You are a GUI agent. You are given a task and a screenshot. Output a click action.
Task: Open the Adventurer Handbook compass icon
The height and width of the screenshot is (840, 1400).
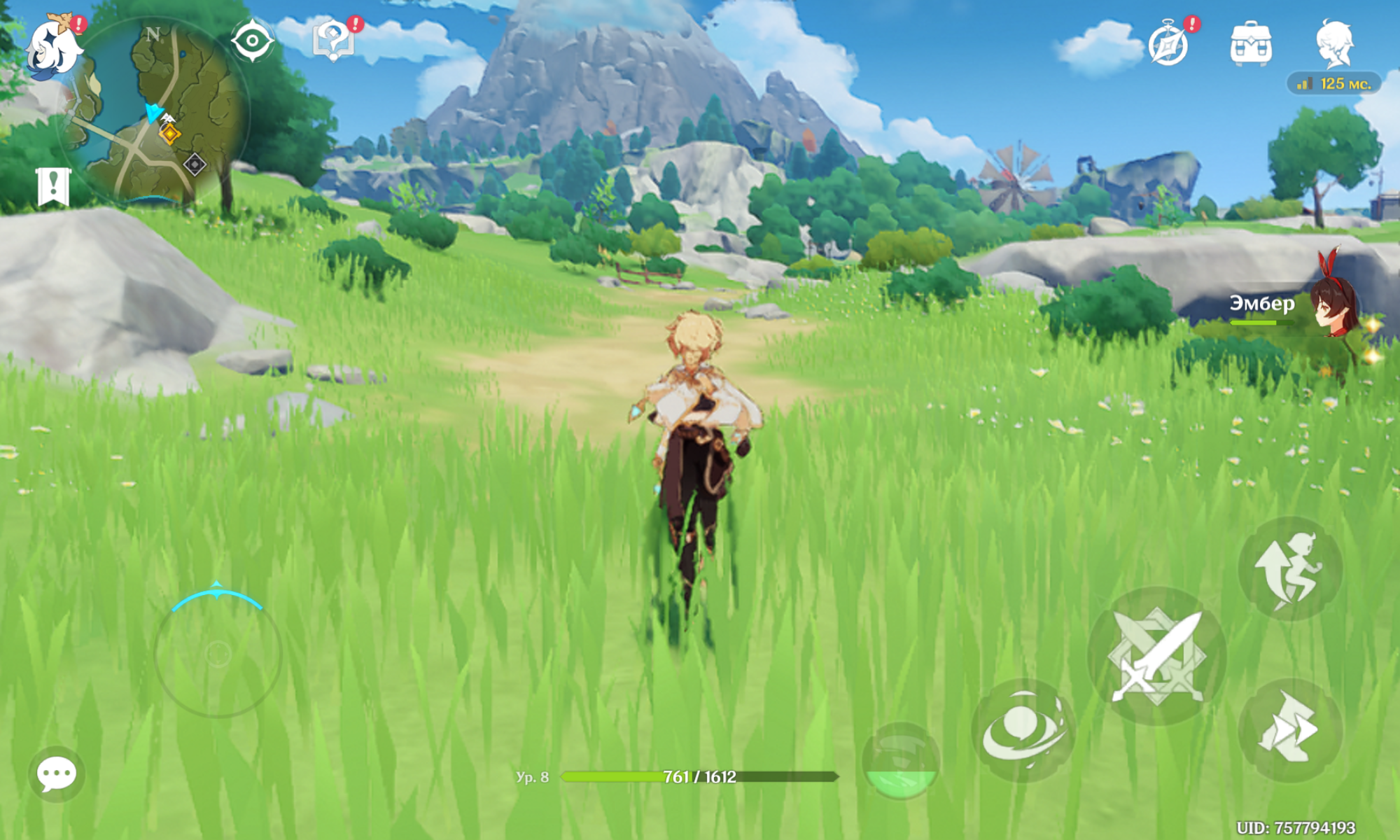tap(1169, 45)
